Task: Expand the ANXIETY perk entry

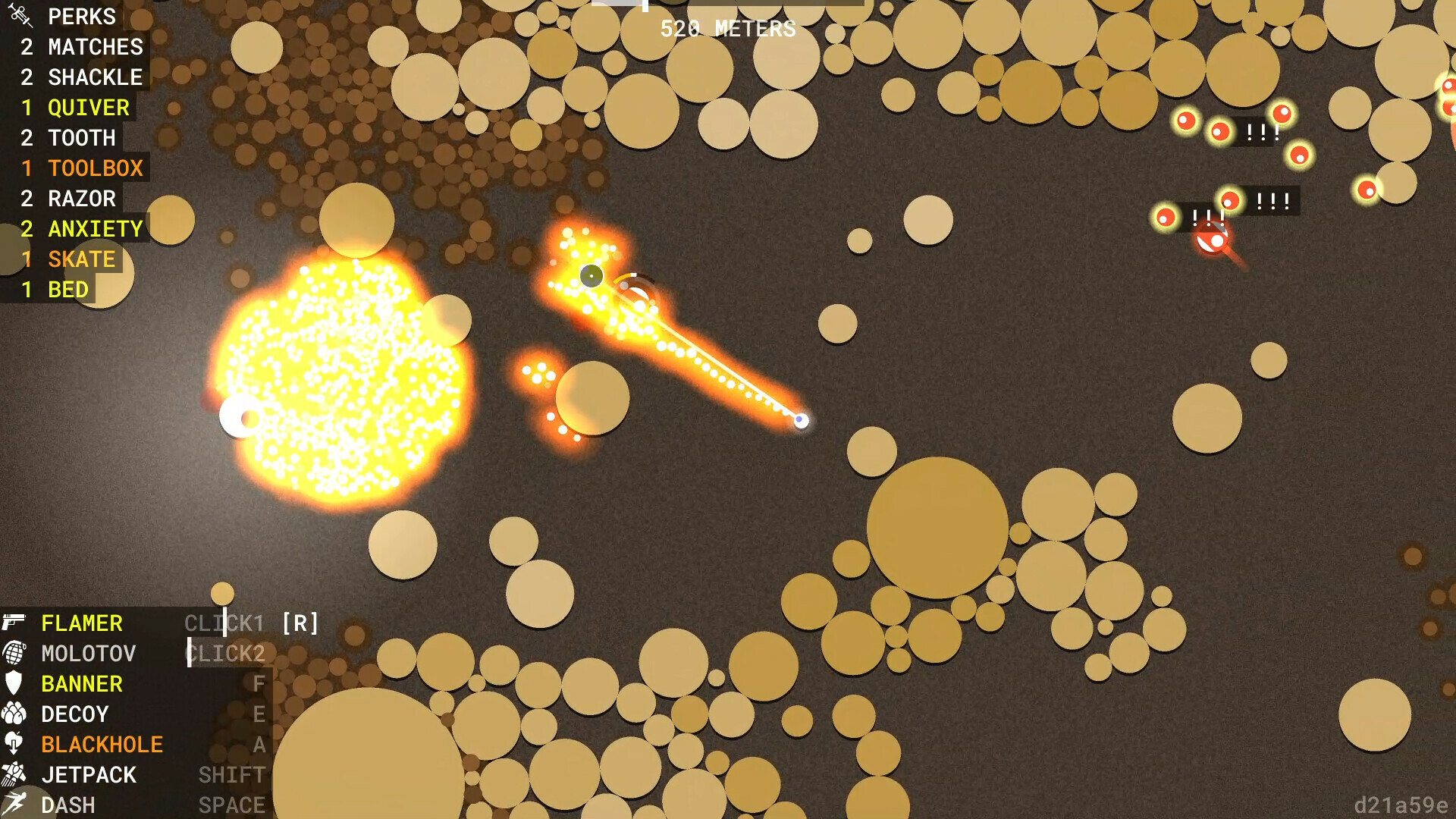Action: coord(96,228)
